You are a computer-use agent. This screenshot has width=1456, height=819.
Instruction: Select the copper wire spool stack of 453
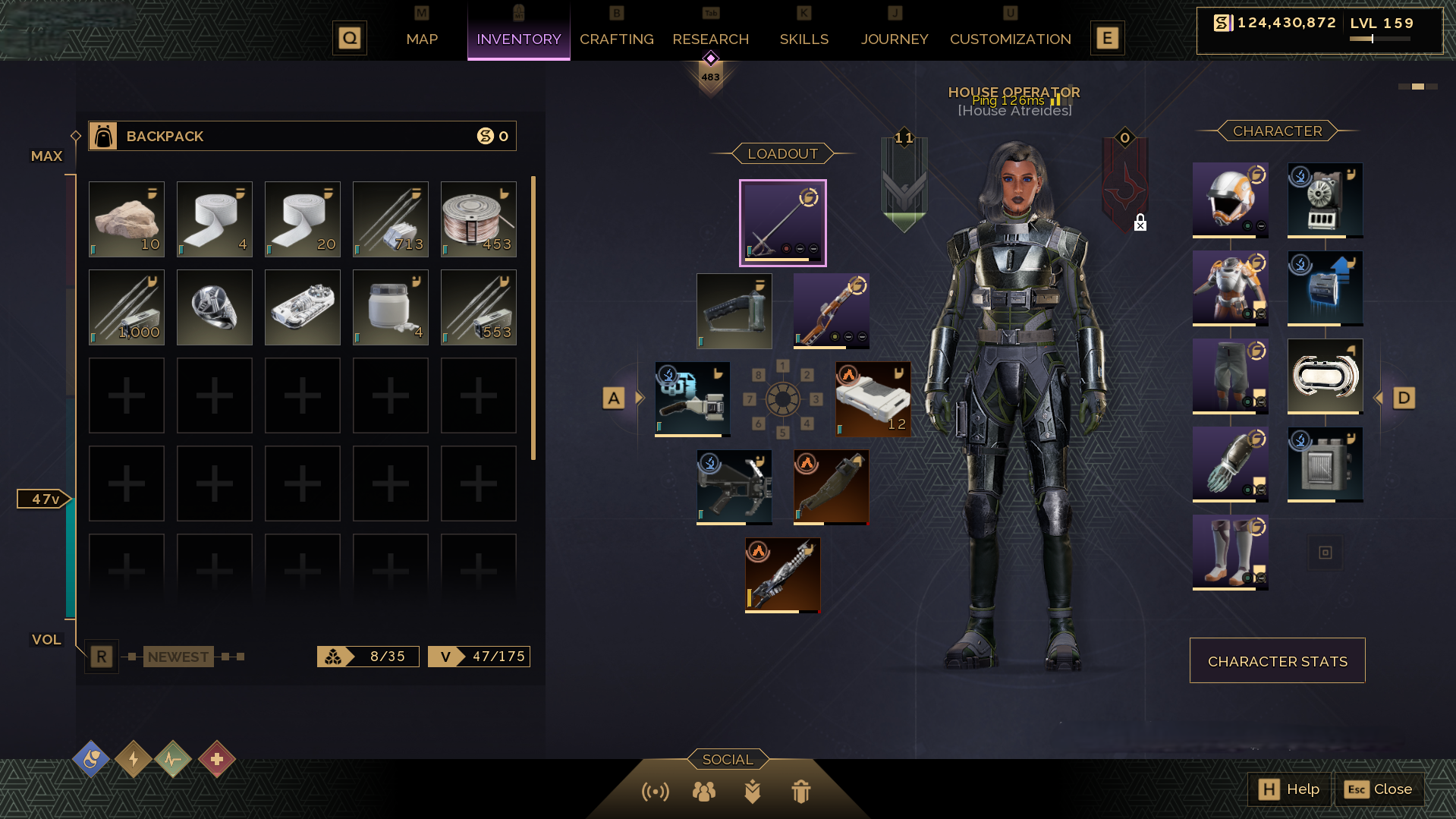click(479, 219)
